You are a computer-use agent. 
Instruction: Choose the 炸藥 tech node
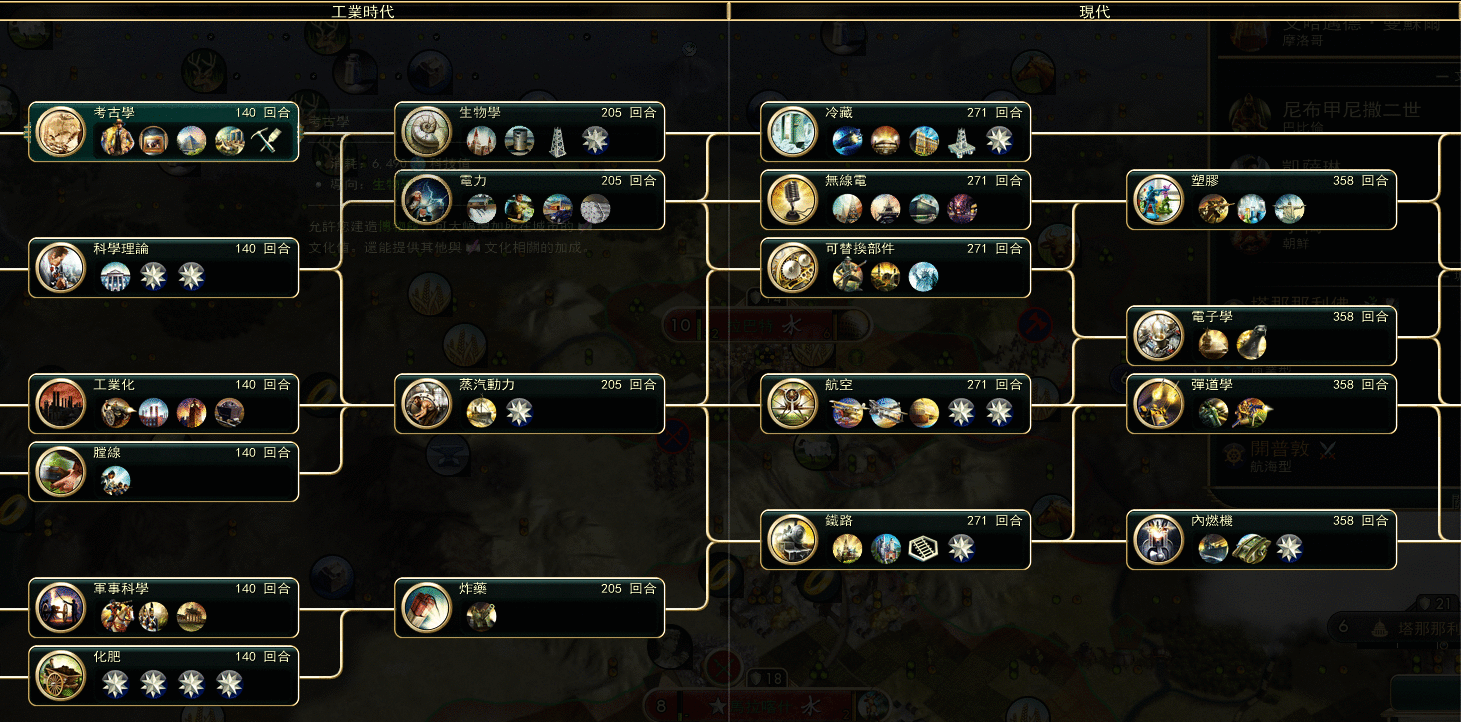pyautogui.click(x=529, y=607)
